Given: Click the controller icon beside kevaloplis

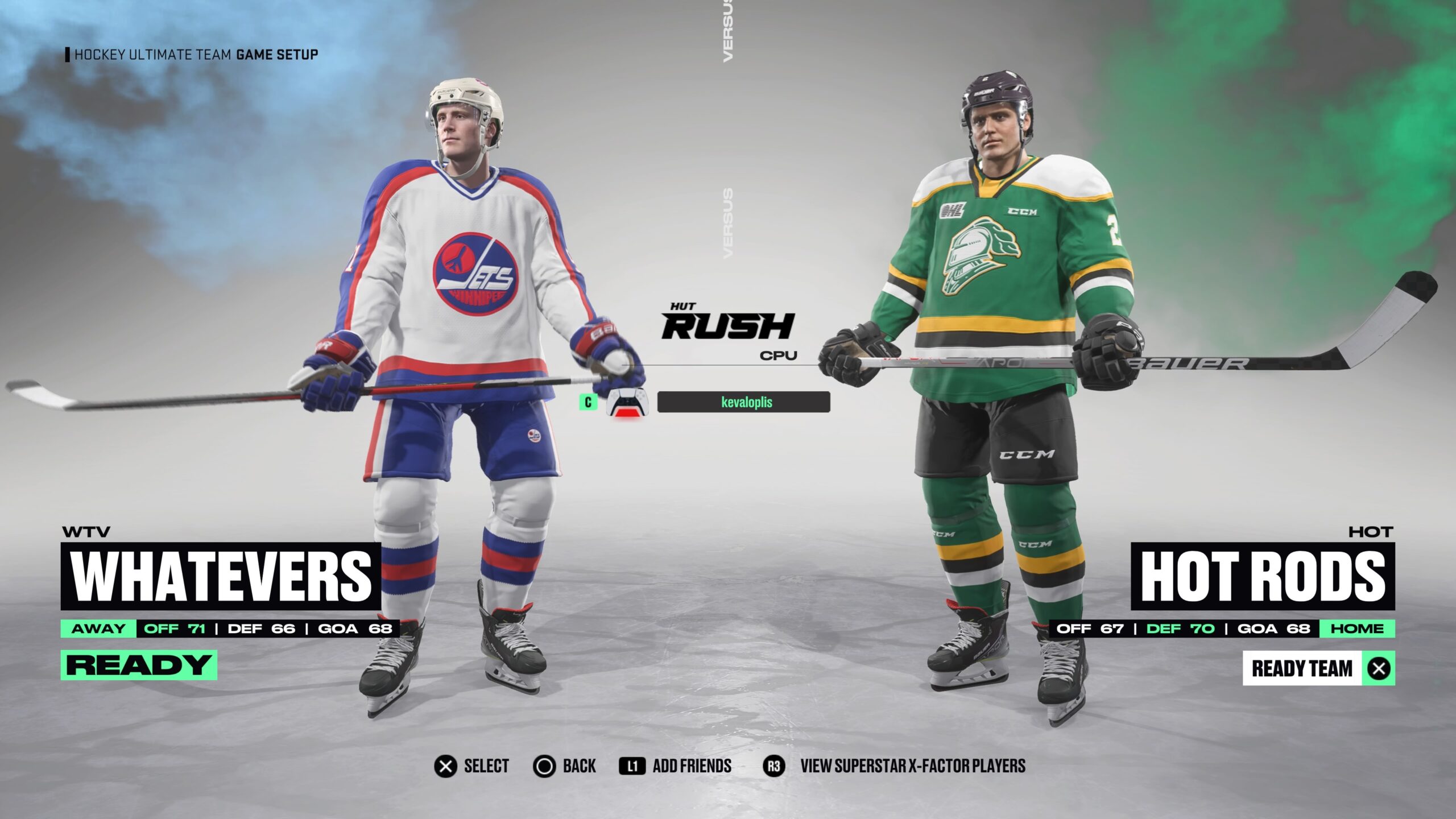Looking at the screenshot, I should click(626, 402).
